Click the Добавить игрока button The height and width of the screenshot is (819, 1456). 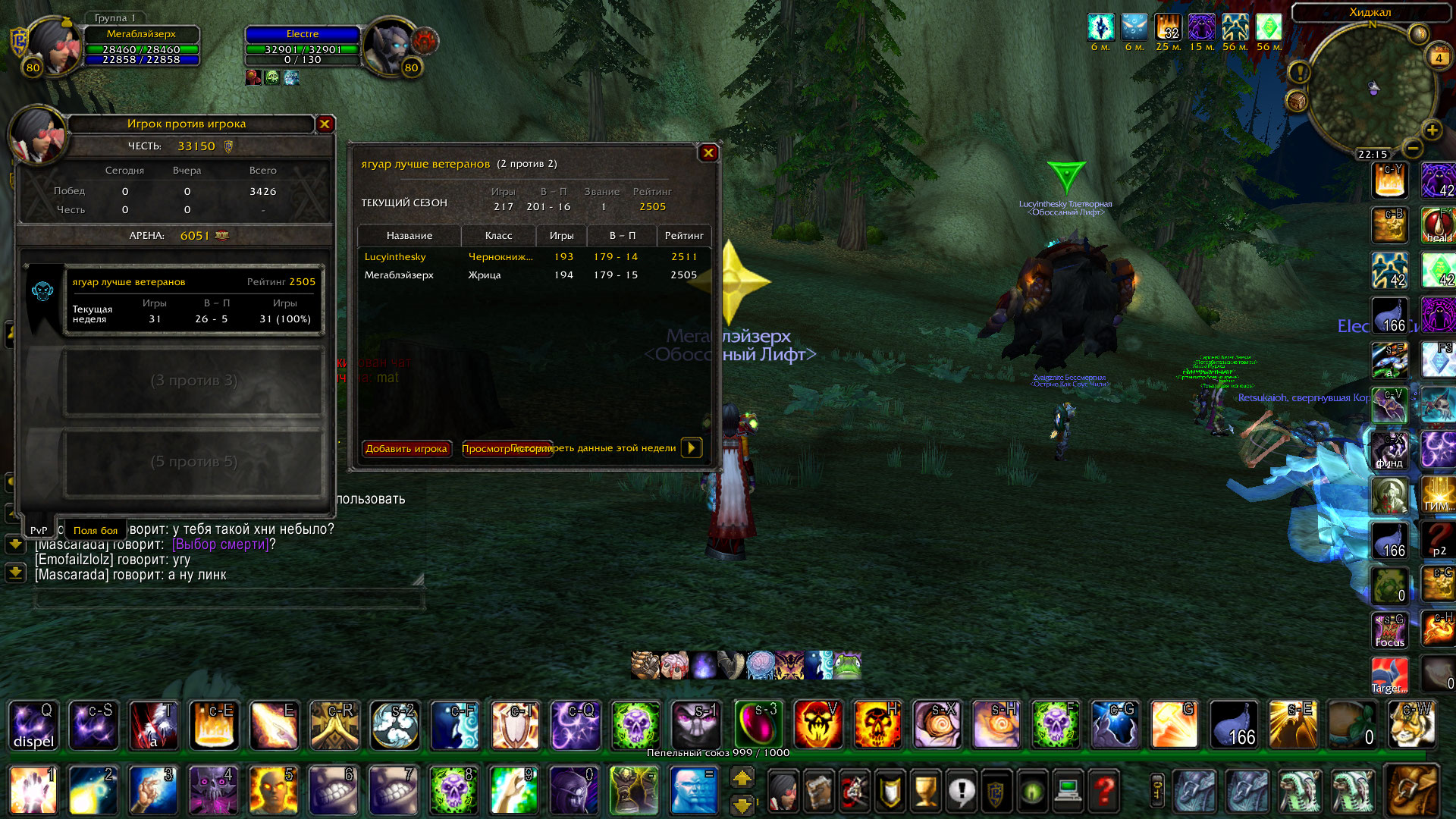click(406, 448)
